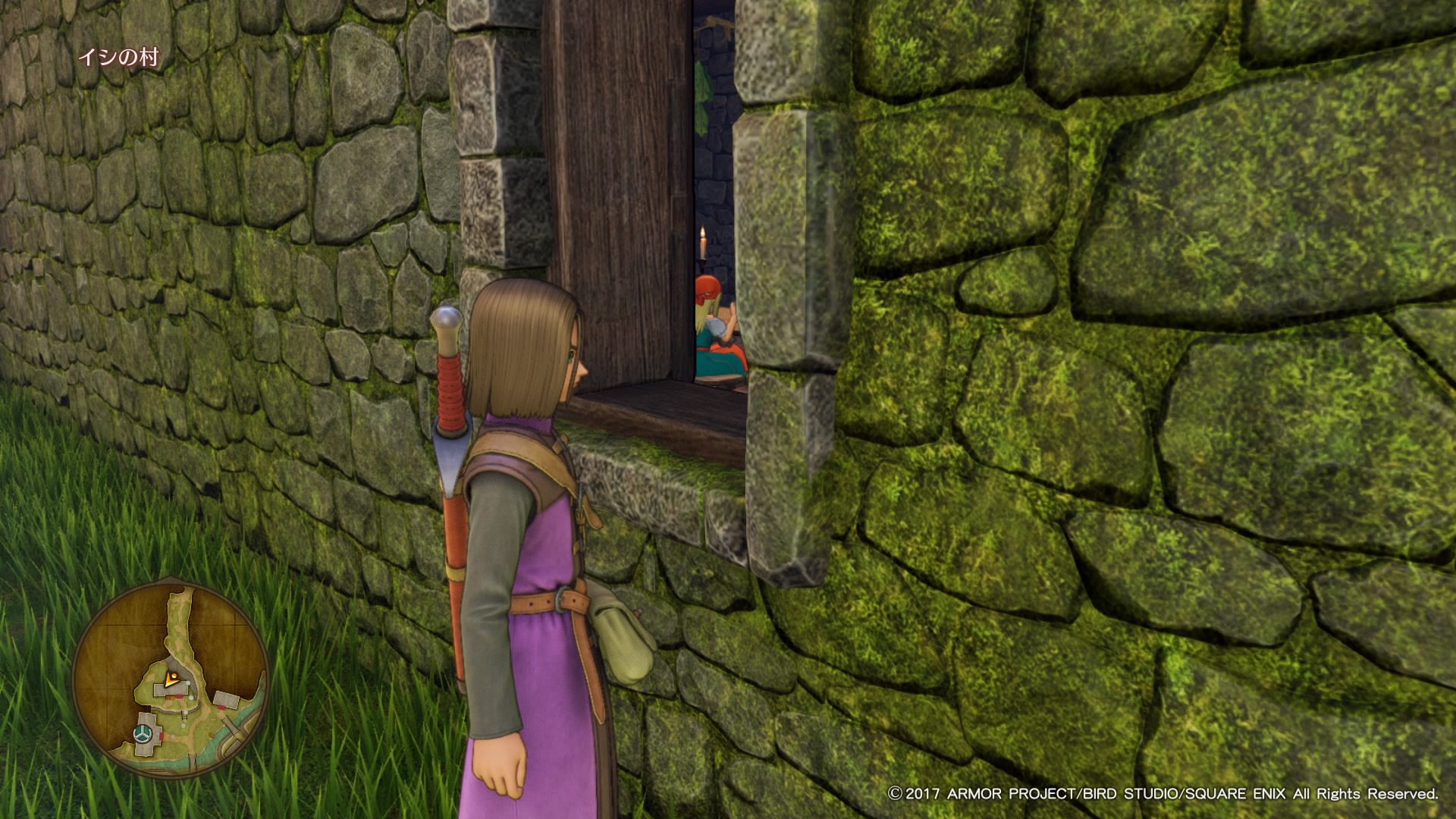Click the green church marker on minimap
Image resolution: width=1456 pixels, height=819 pixels.
click(141, 733)
